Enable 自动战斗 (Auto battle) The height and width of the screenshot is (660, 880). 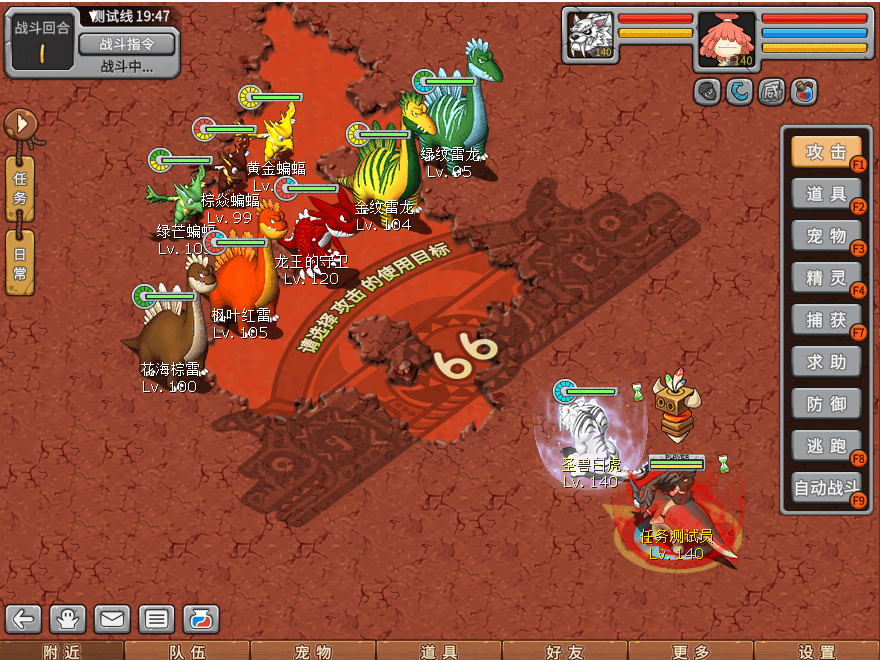click(826, 489)
